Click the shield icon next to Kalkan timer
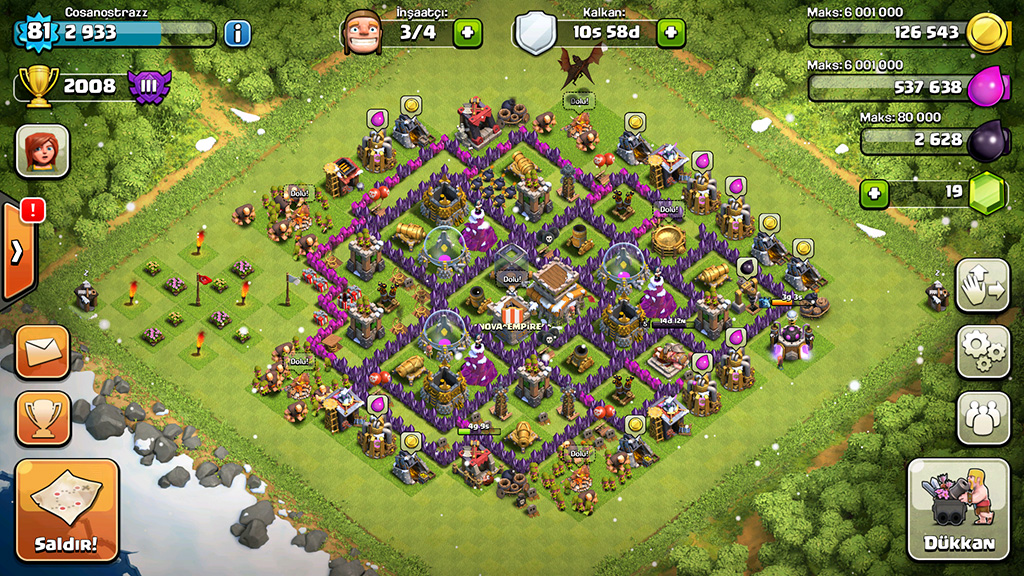The width and height of the screenshot is (1024, 576). tap(533, 32)
